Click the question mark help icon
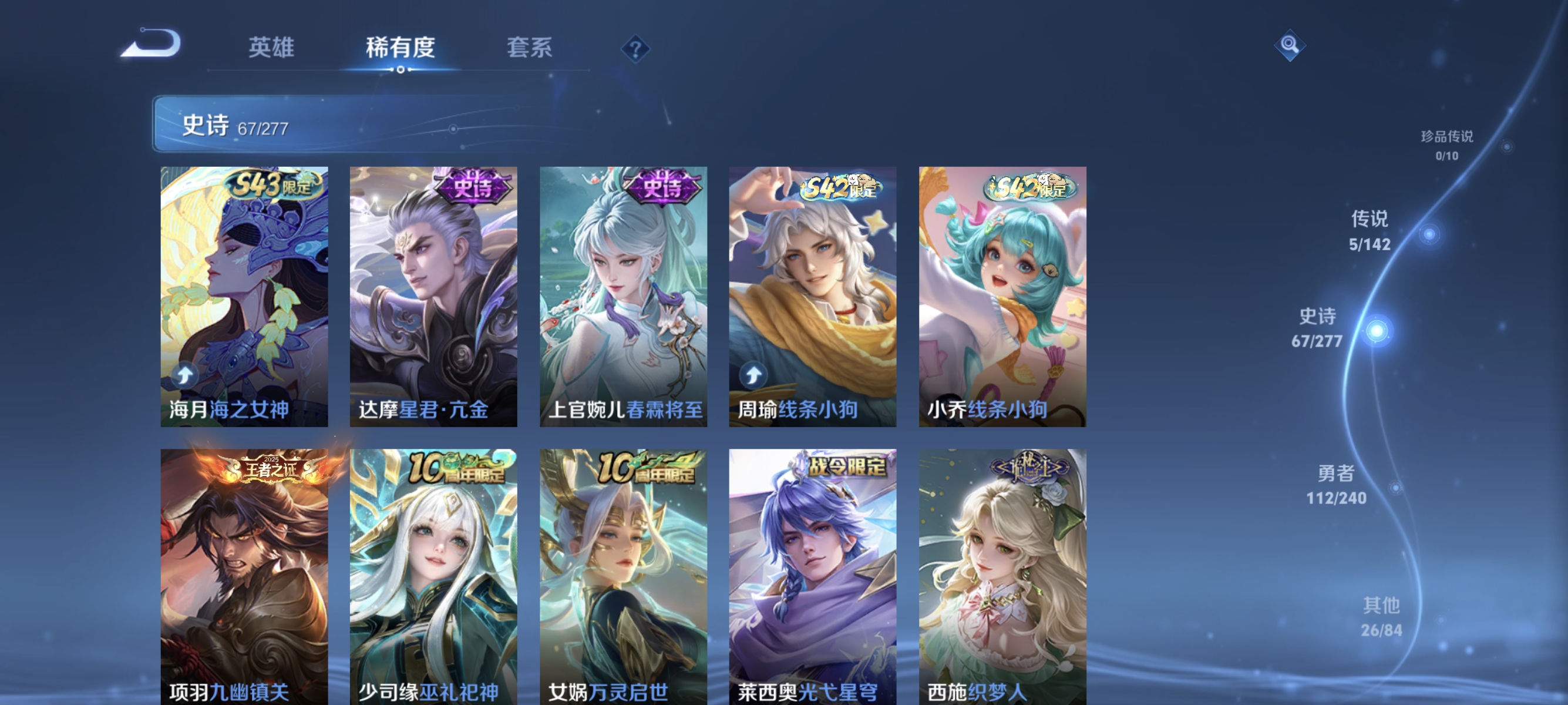The width and height of the screenshot is (1568, 705). (x=634, y=50)
